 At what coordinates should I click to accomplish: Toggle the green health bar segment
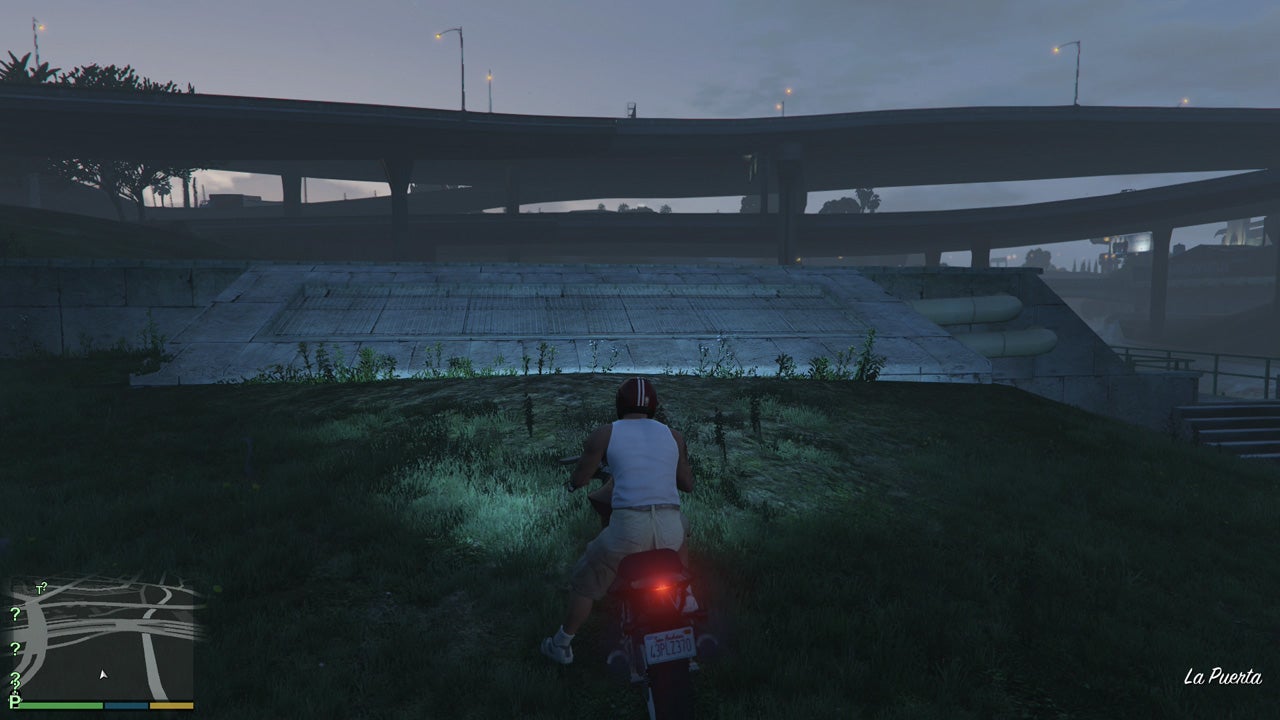[x=59, y=705]
